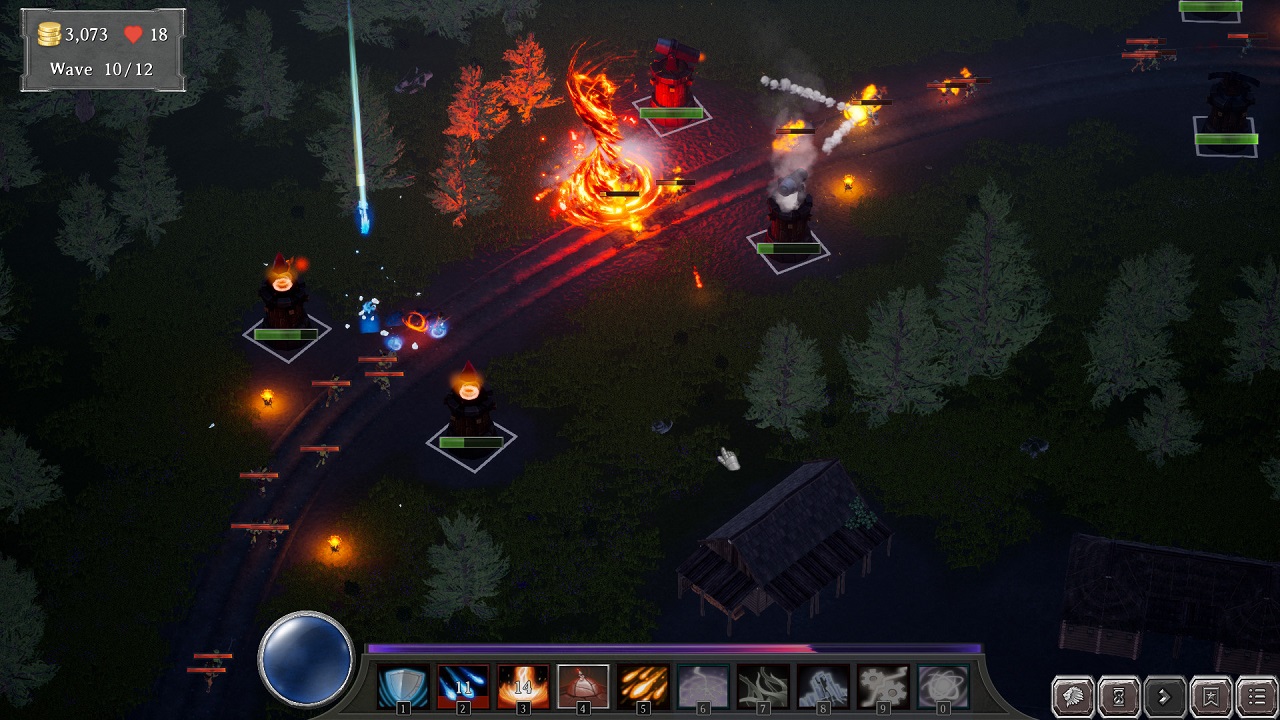Click the hourglass speed button

[x=1118, y=695]
